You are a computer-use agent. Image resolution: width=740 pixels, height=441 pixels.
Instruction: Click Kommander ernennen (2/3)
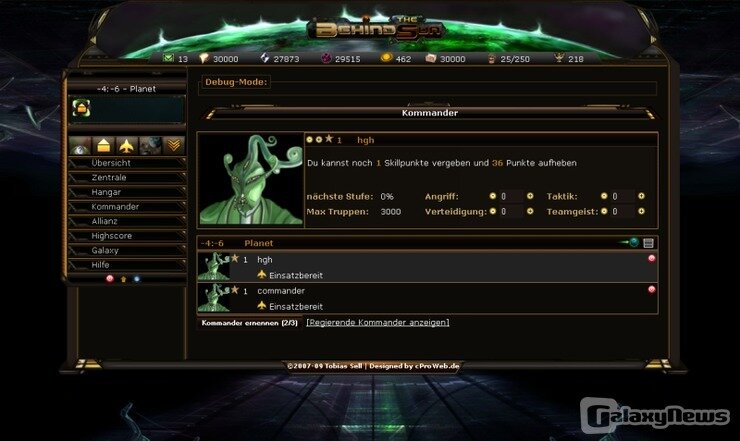(x=249, y=323)
